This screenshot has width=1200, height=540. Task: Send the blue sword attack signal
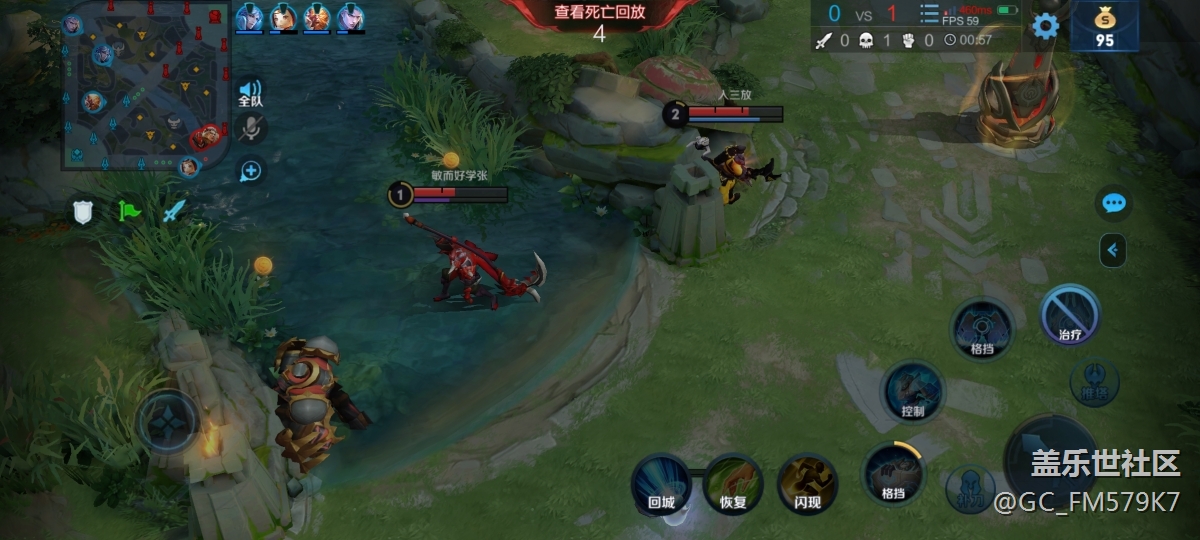(175, 211)
